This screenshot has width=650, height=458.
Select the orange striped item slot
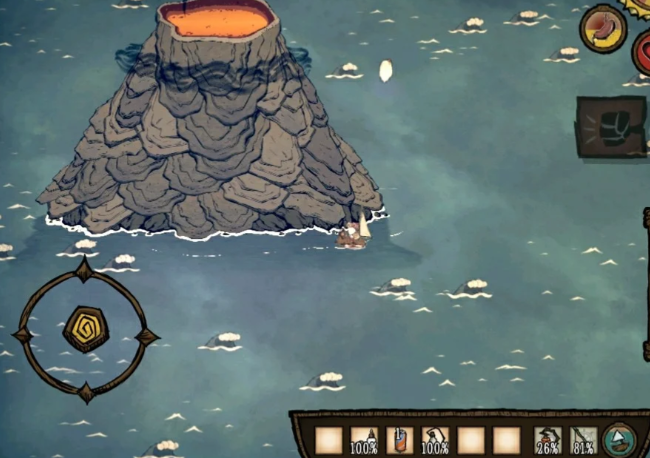click(400, 439)
